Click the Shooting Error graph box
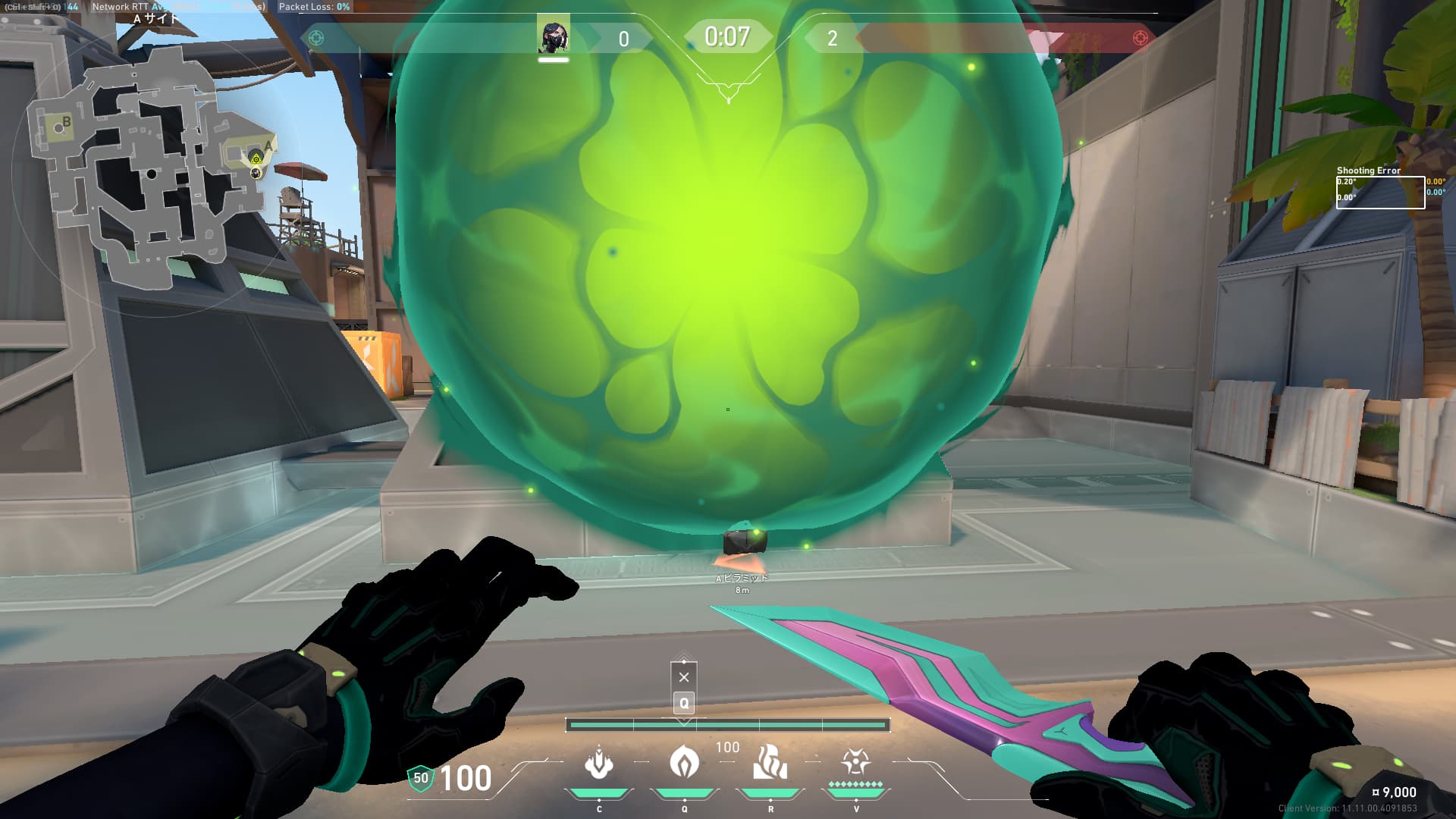 click(1379, 192)
